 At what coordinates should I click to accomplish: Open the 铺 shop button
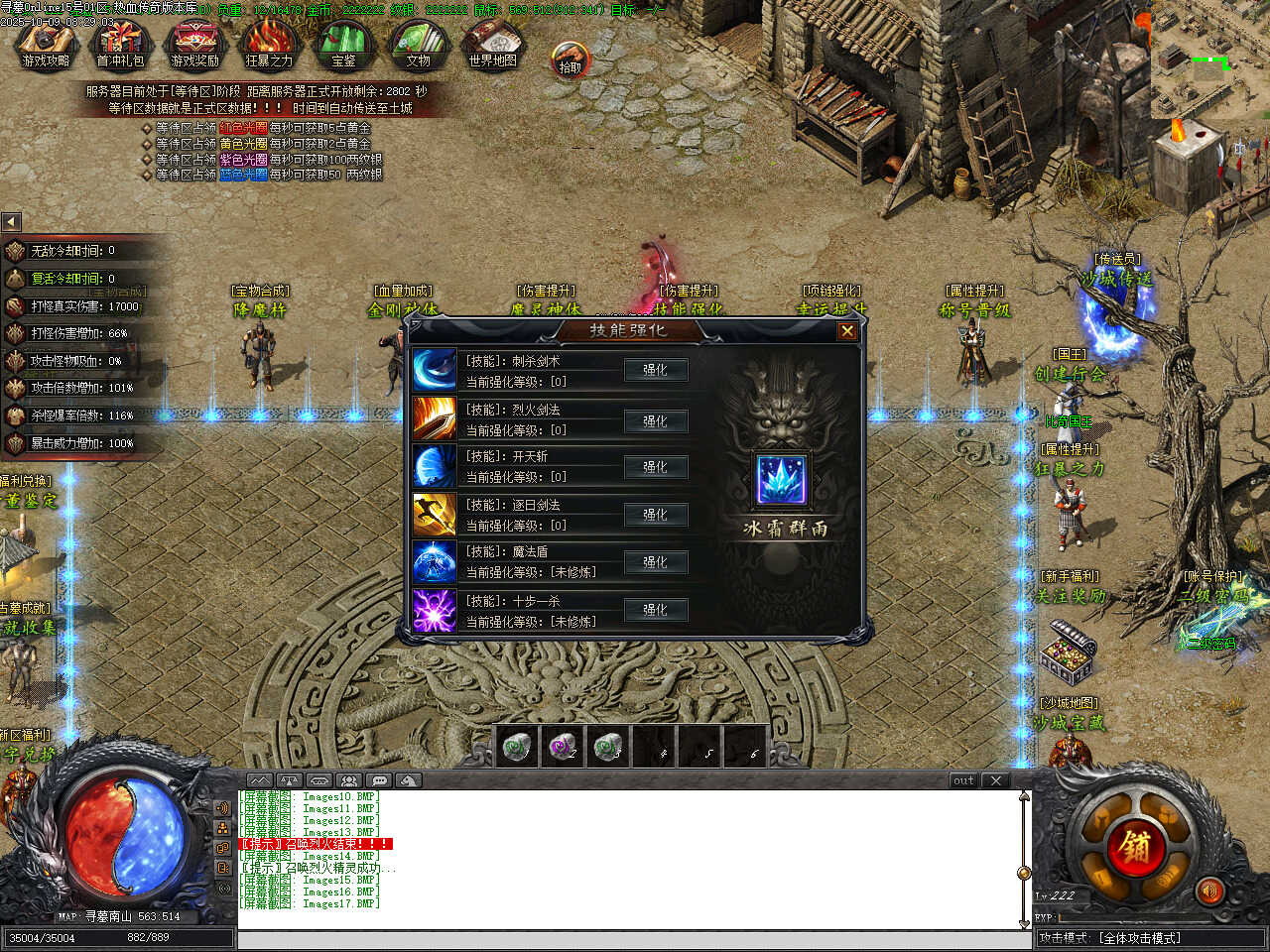[x=1135, y=846]
